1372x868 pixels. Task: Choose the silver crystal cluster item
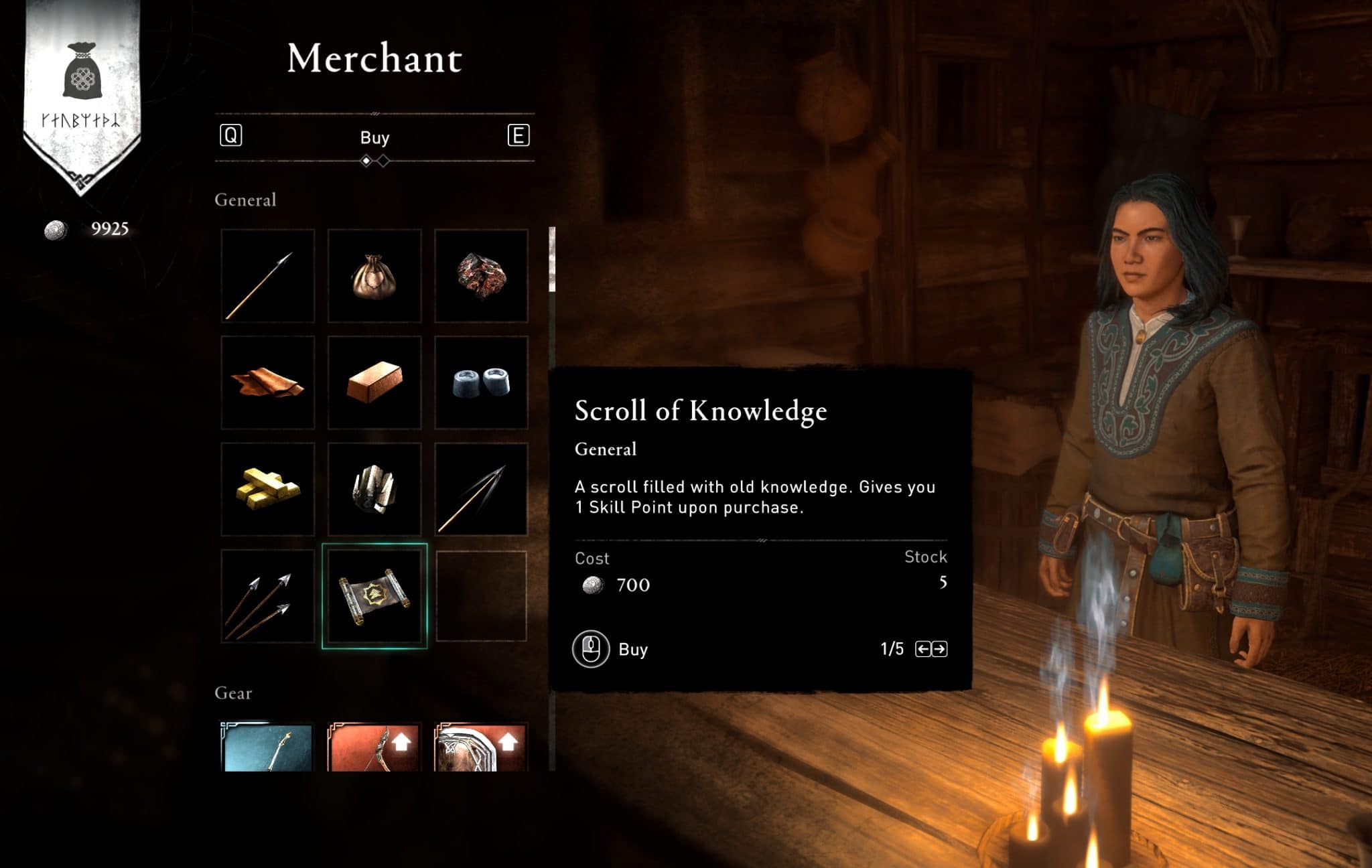374,489
